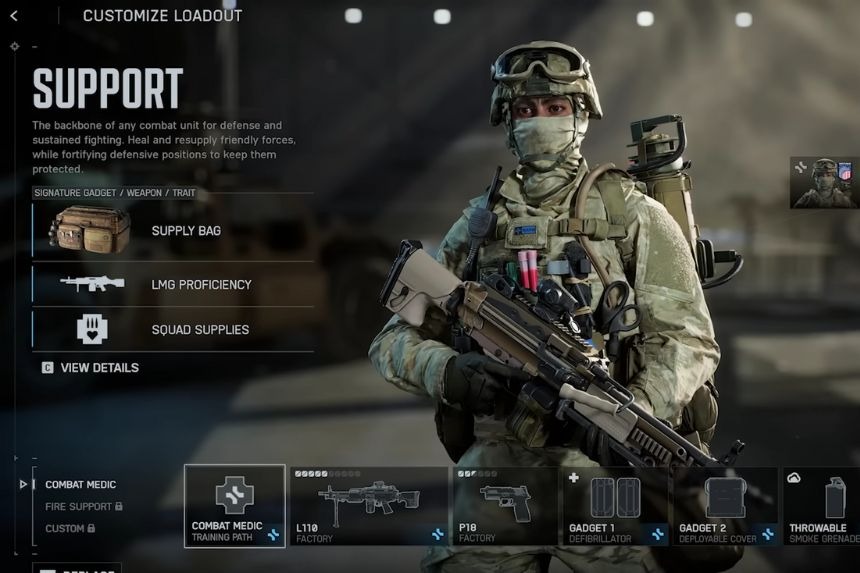Image resolution: width=860 pixels, height=573 pixels.
Task: Go back using the top-left arrow
Action: coord(14,16)
